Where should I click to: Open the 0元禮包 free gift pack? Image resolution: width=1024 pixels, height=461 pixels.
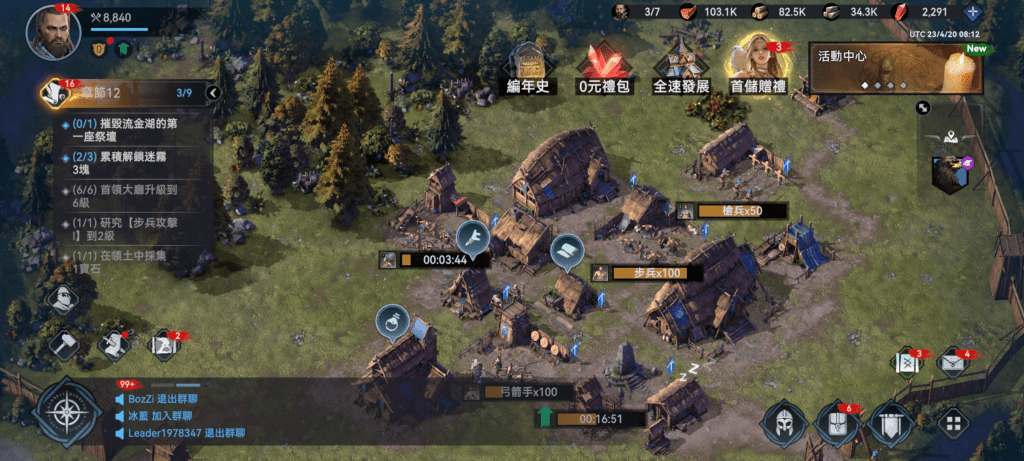602,68
